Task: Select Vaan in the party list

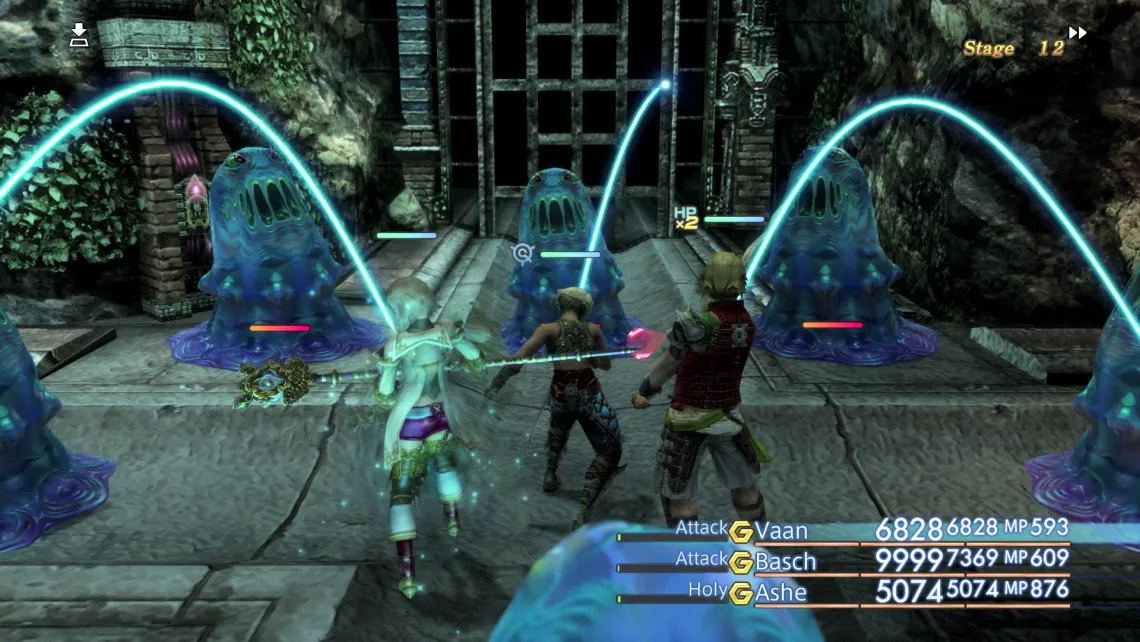Action: point(781,530)
